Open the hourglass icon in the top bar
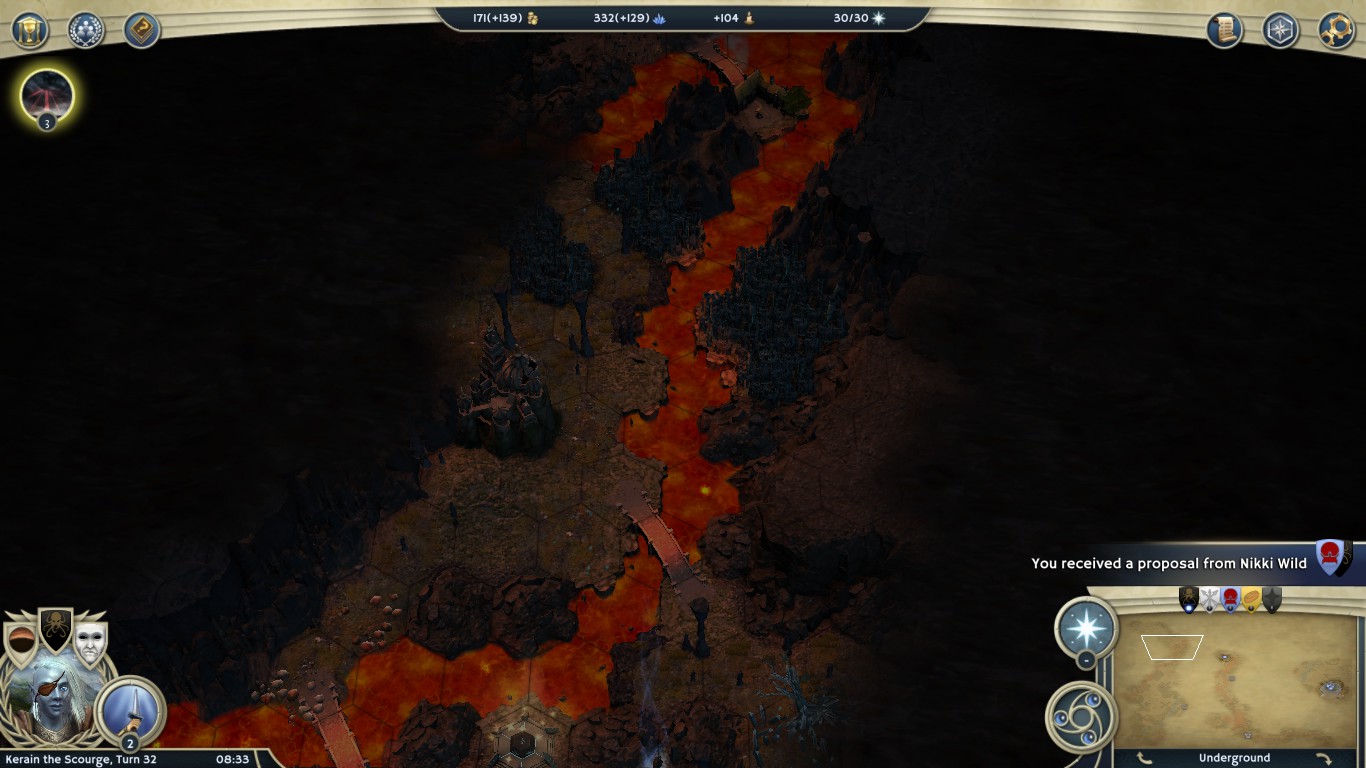The image size is (1366, 768). point(30,30)
